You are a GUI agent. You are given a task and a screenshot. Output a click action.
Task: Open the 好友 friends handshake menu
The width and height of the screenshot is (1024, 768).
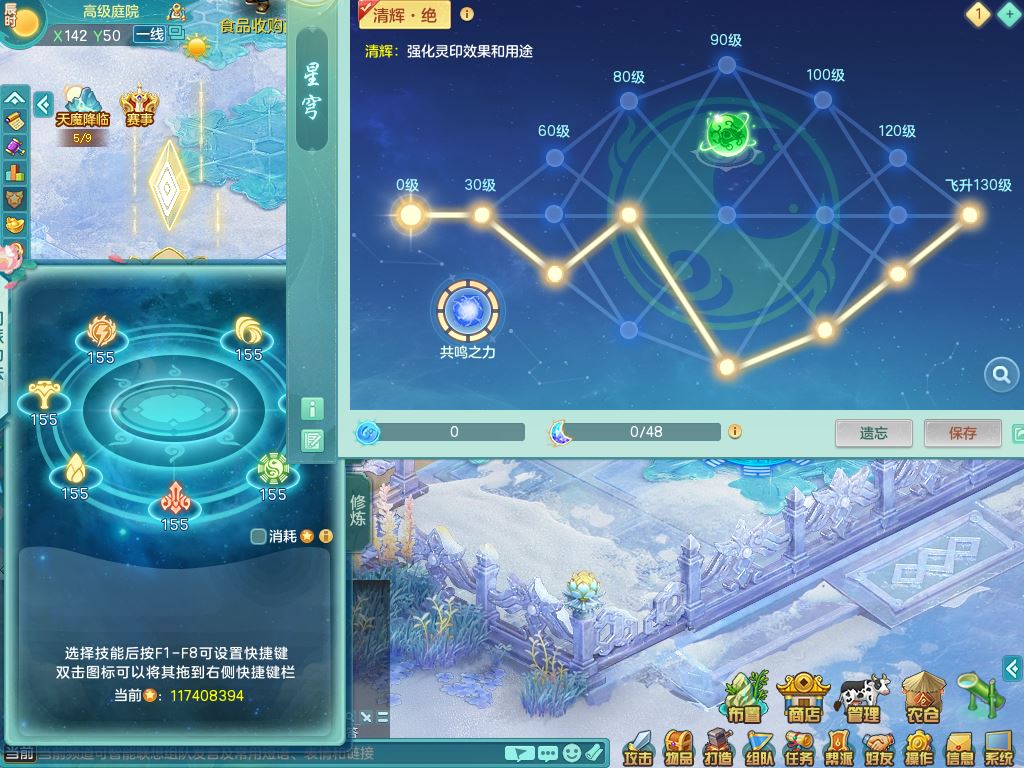click(x=879, y=747)
